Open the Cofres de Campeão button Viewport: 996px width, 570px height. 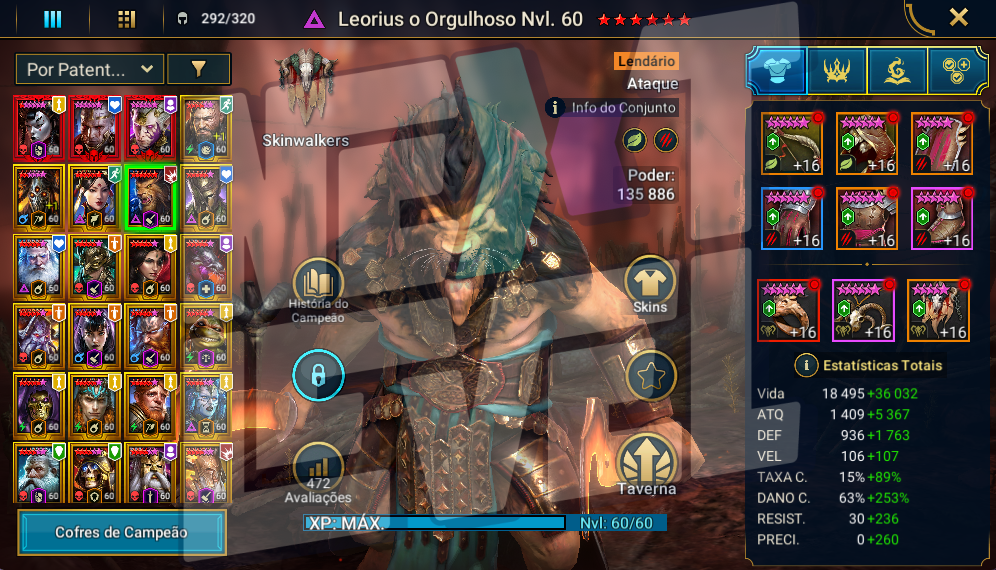(x=122, y=532)
